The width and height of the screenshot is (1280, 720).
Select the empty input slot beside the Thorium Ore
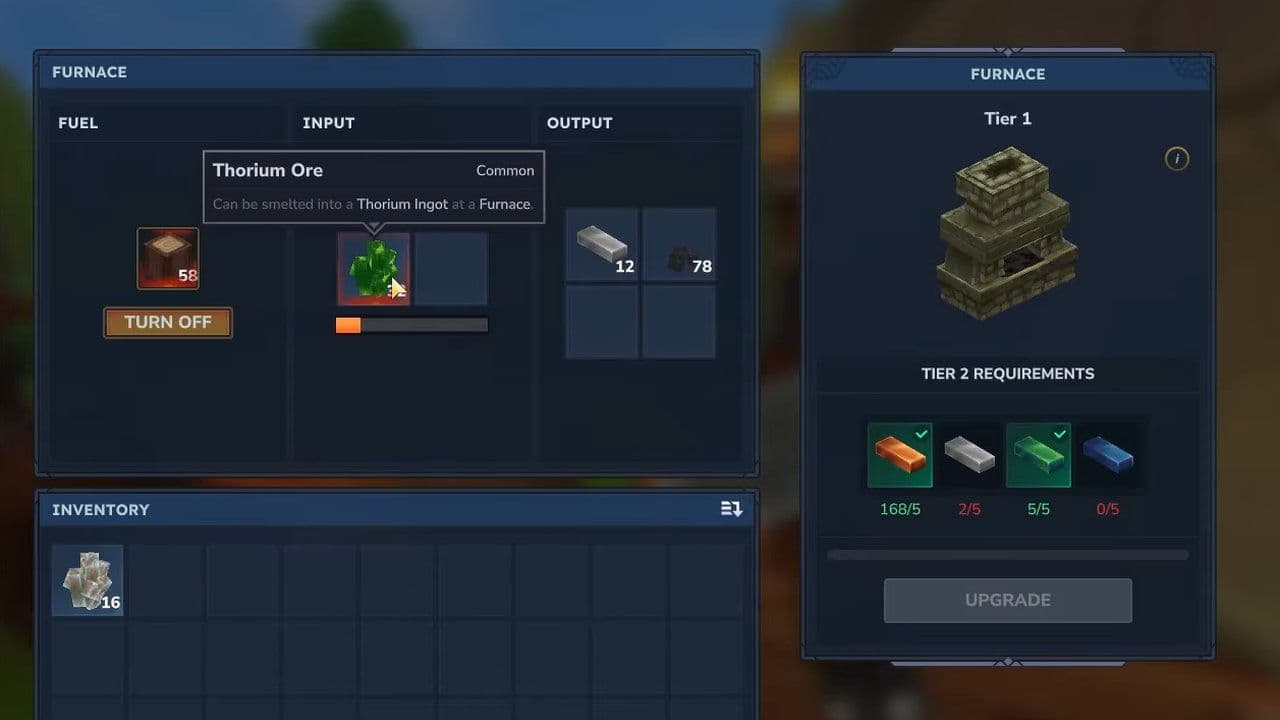click(x=452, y=268)
